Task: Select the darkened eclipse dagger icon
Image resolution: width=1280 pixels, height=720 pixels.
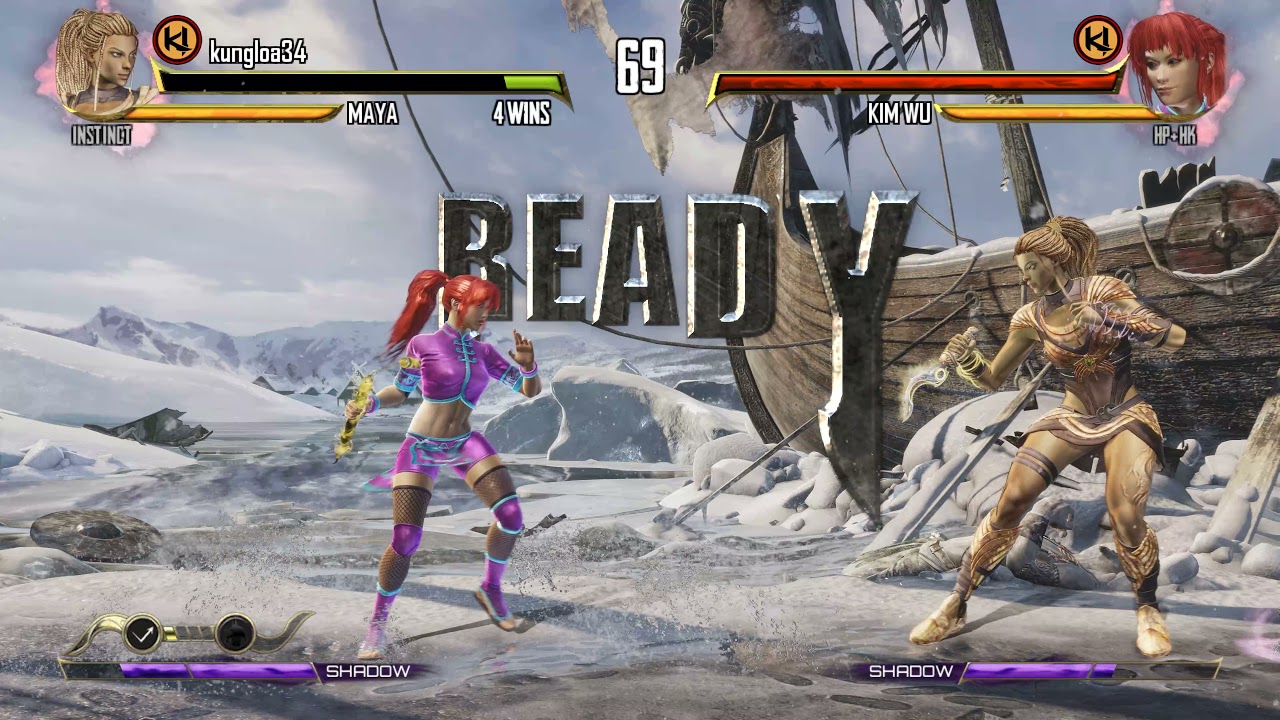Action: coord(233,635)
